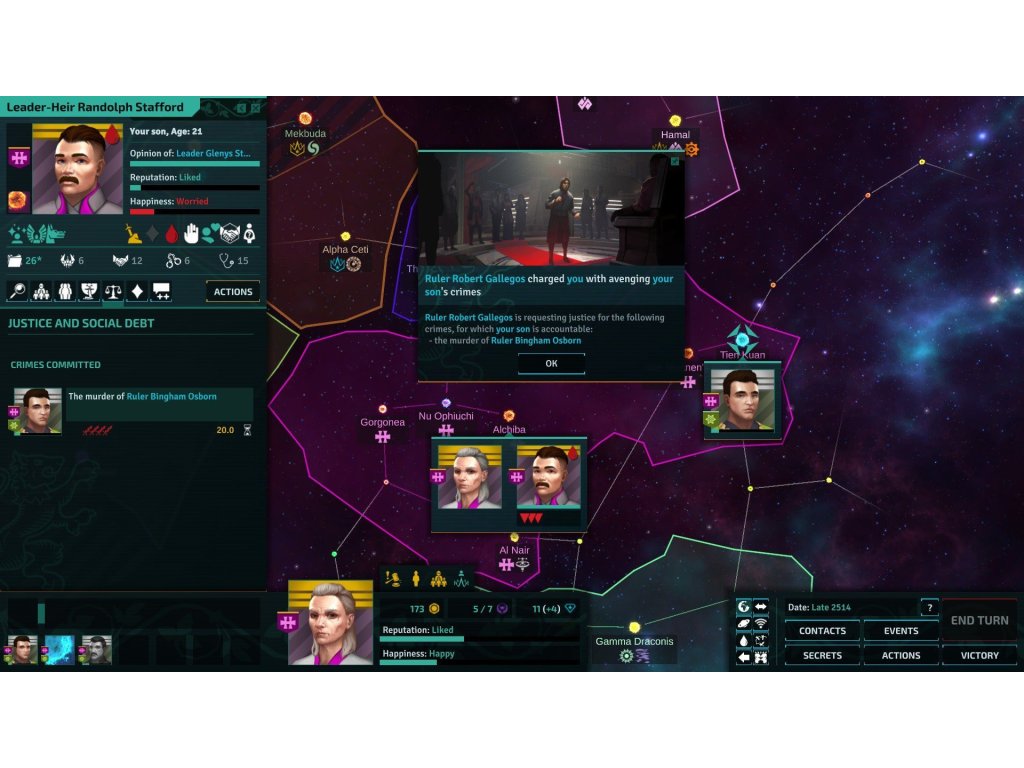Open the Events list

pos(900,631)
